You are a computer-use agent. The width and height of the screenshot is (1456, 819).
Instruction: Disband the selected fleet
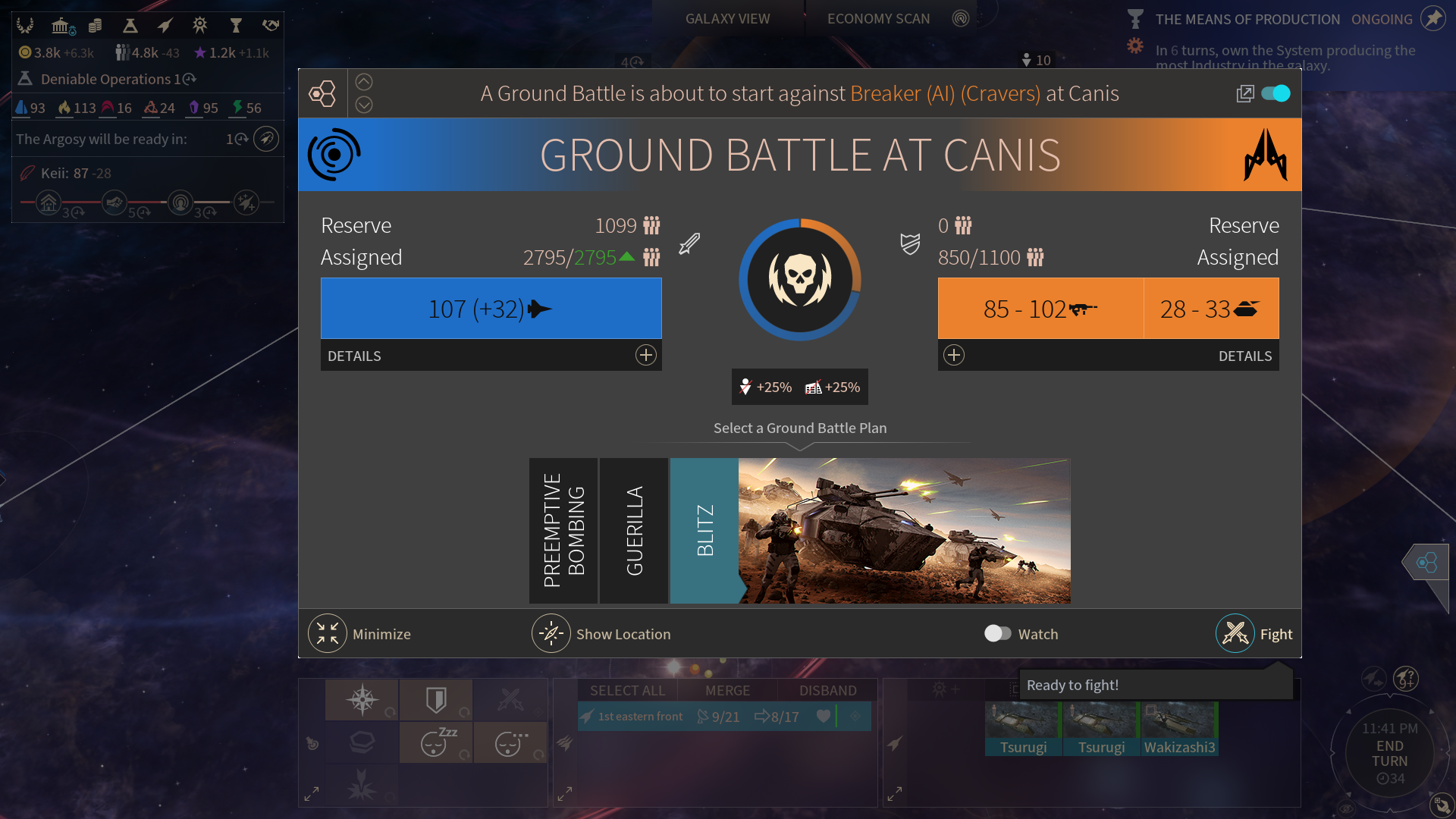click(827, 691)
